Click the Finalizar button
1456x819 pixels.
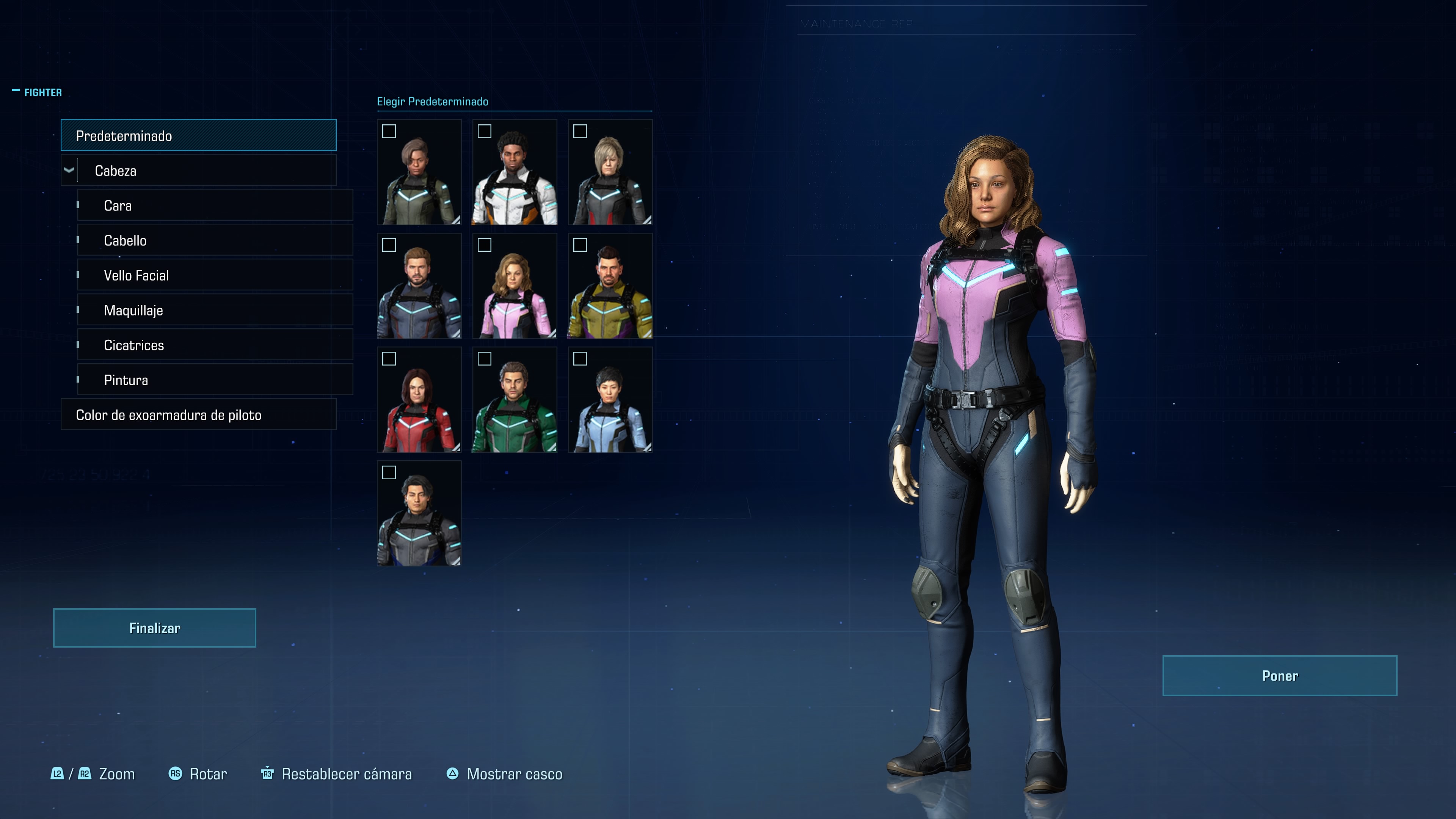154,628
